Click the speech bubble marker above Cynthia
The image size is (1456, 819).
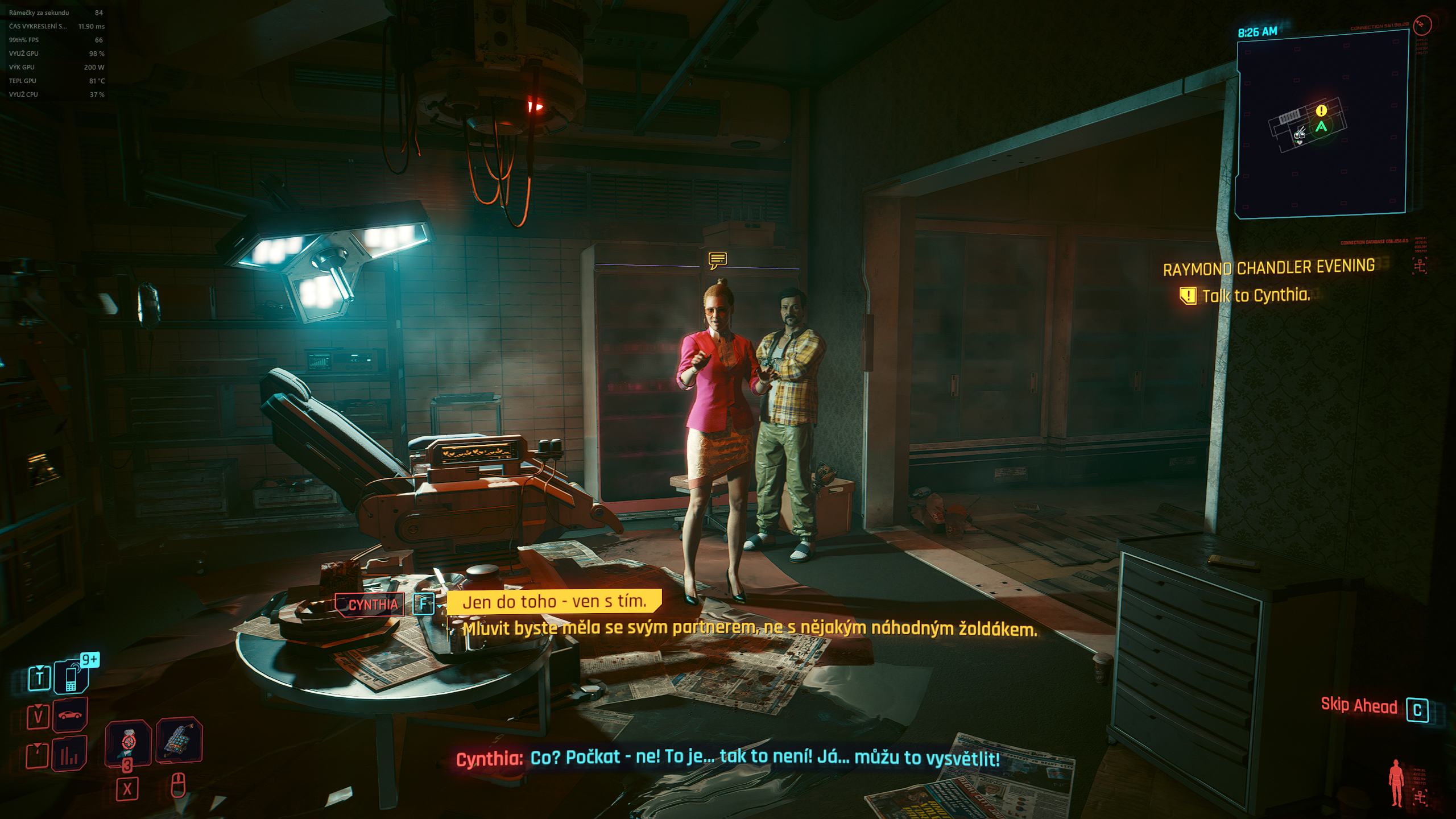[x=718, y=260]
